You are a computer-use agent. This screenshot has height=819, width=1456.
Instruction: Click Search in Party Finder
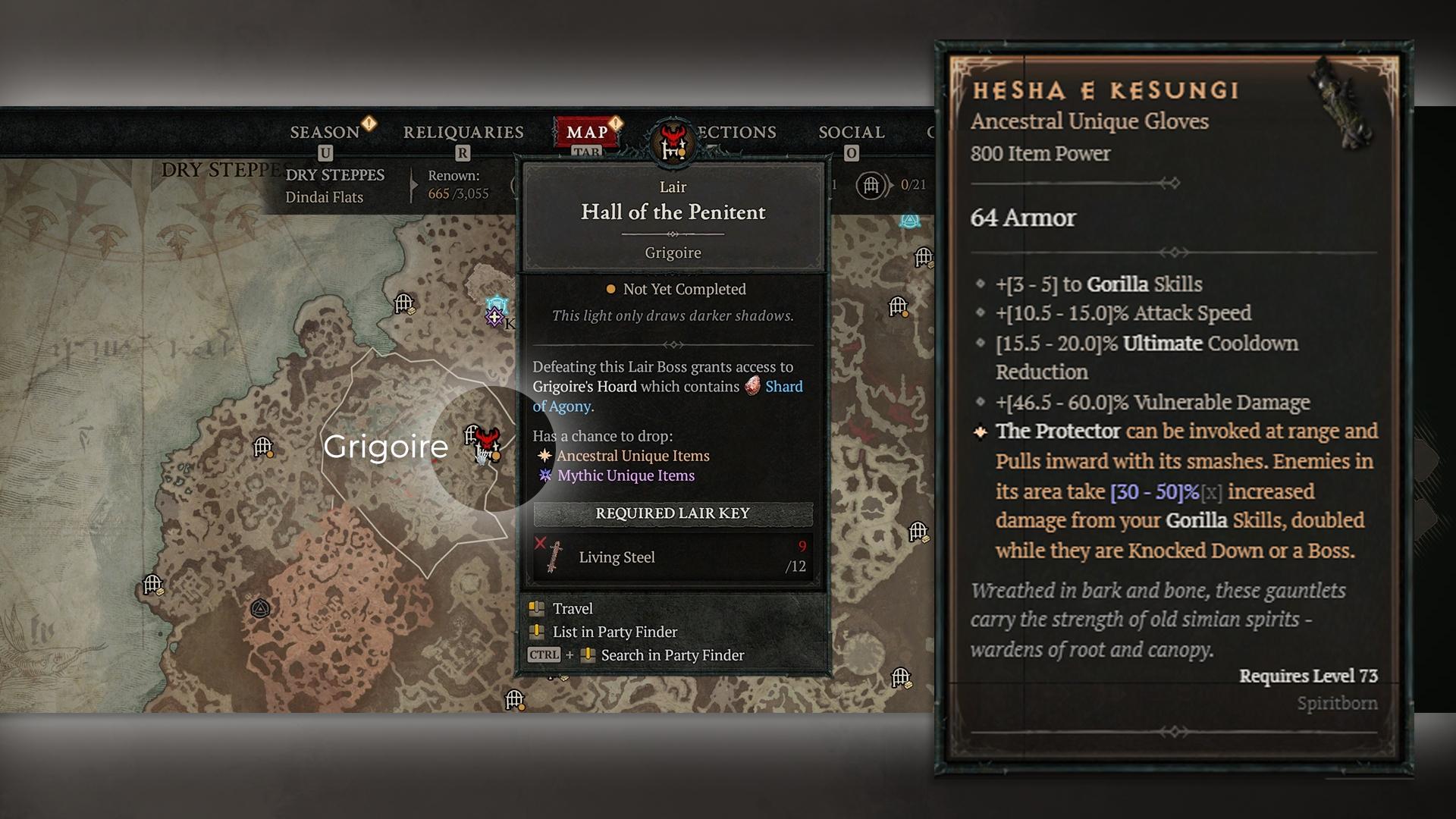click(x=671, y=654)
